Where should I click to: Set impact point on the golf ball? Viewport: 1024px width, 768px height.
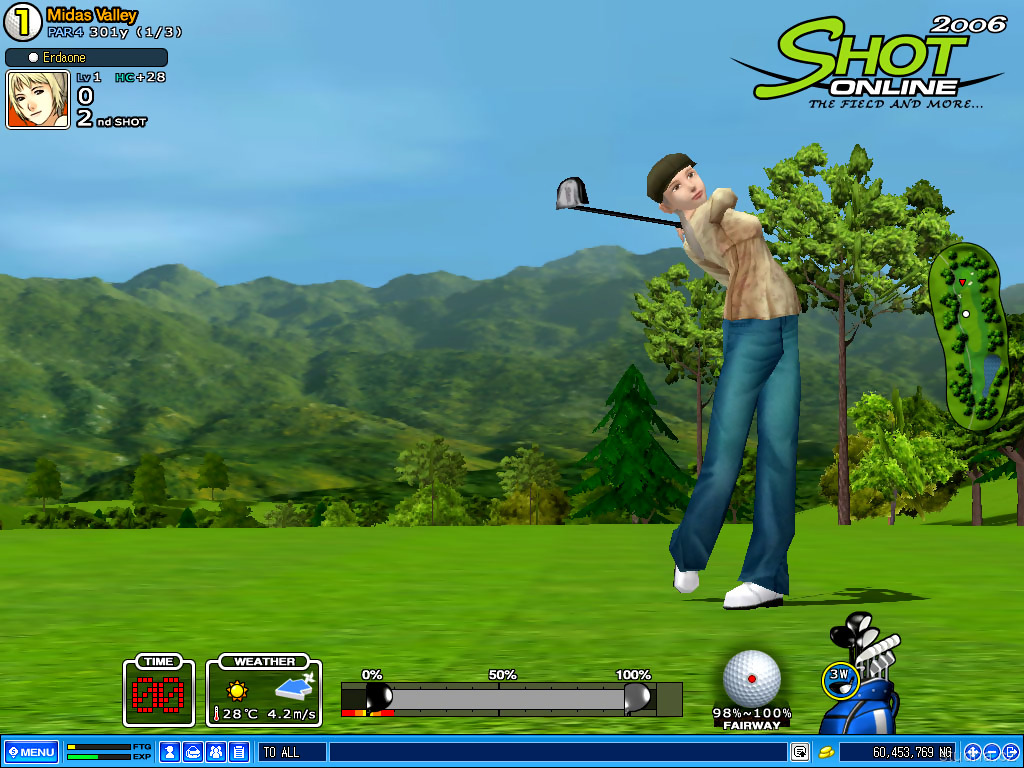(752, 678)
